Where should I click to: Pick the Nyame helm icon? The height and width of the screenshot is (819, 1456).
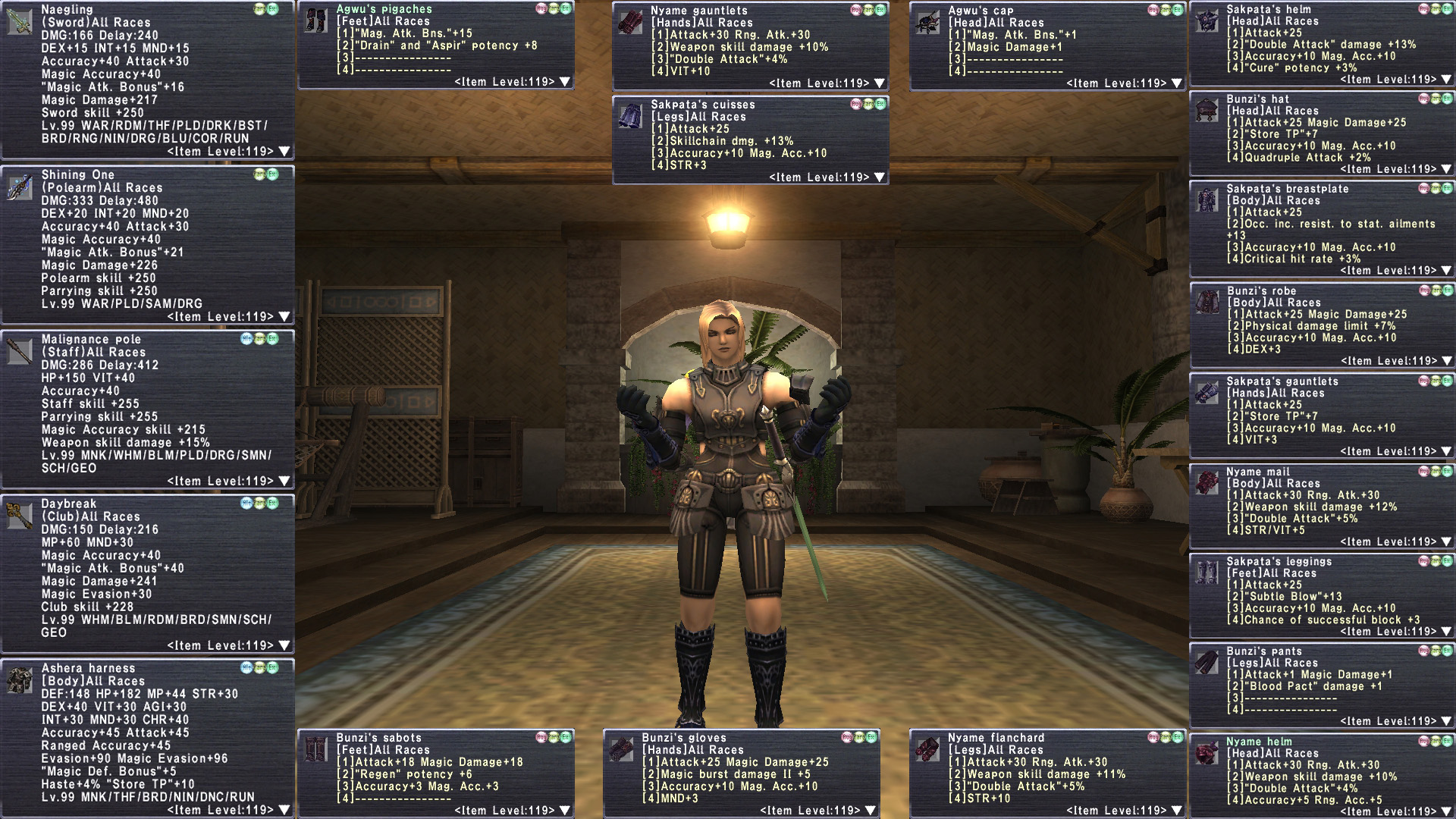click(1207, 753)
